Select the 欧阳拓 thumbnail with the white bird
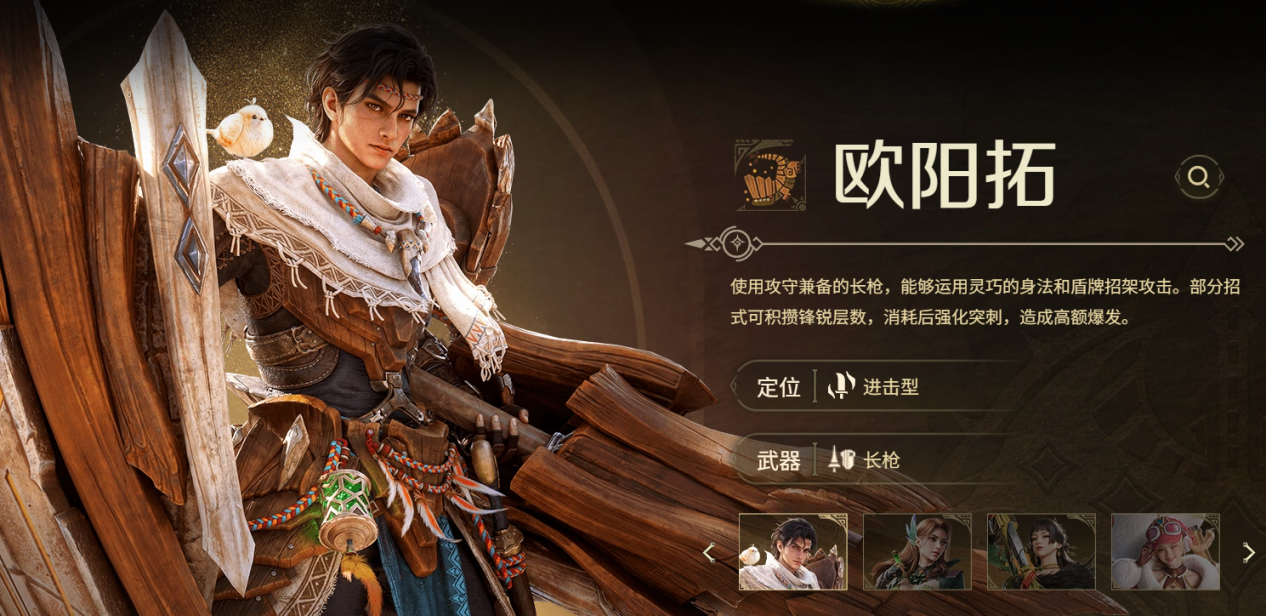This screenshot has height=616, width=1266. [x=793, y=552]
